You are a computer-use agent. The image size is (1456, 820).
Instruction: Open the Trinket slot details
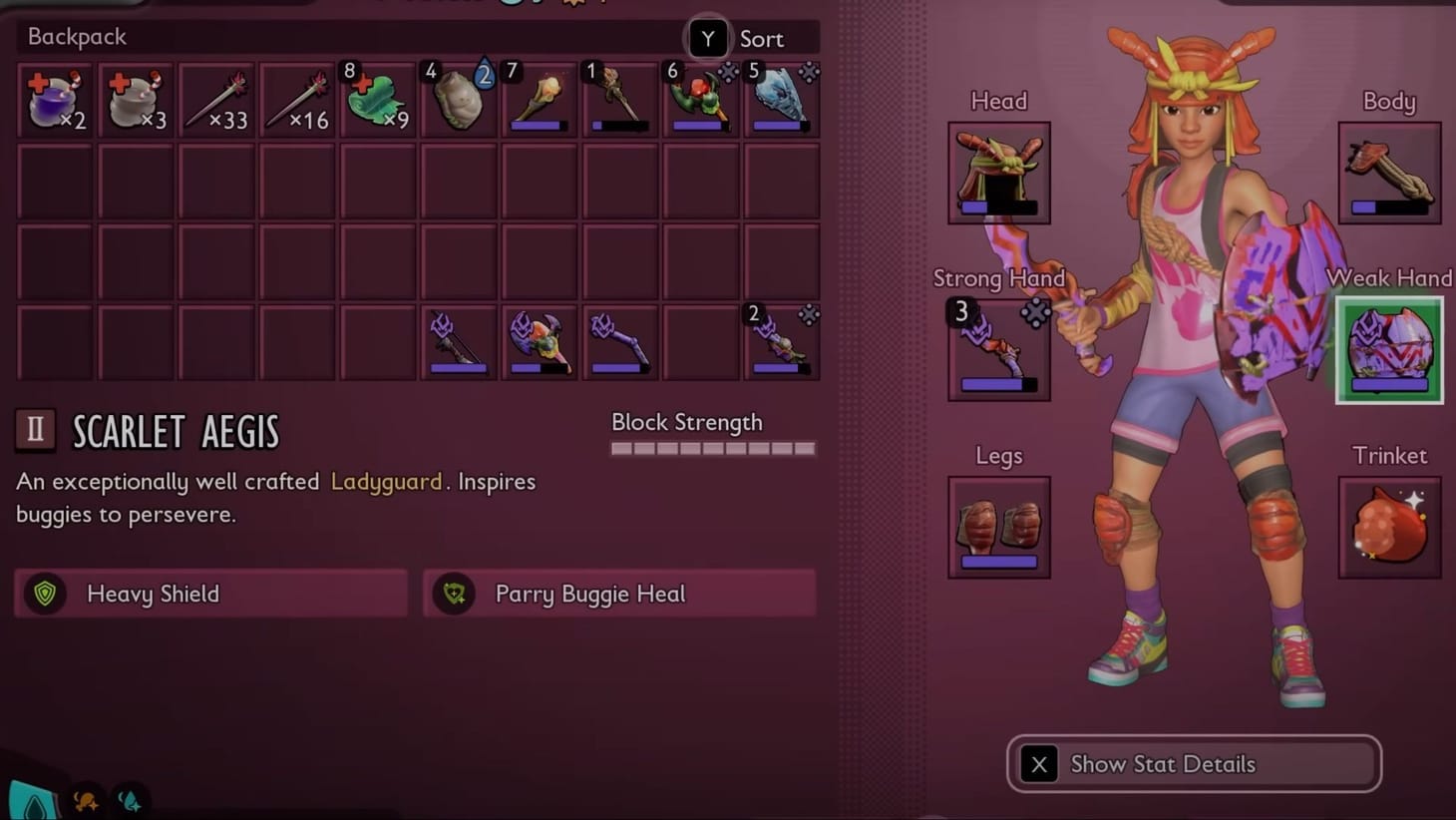point(1388,527)
